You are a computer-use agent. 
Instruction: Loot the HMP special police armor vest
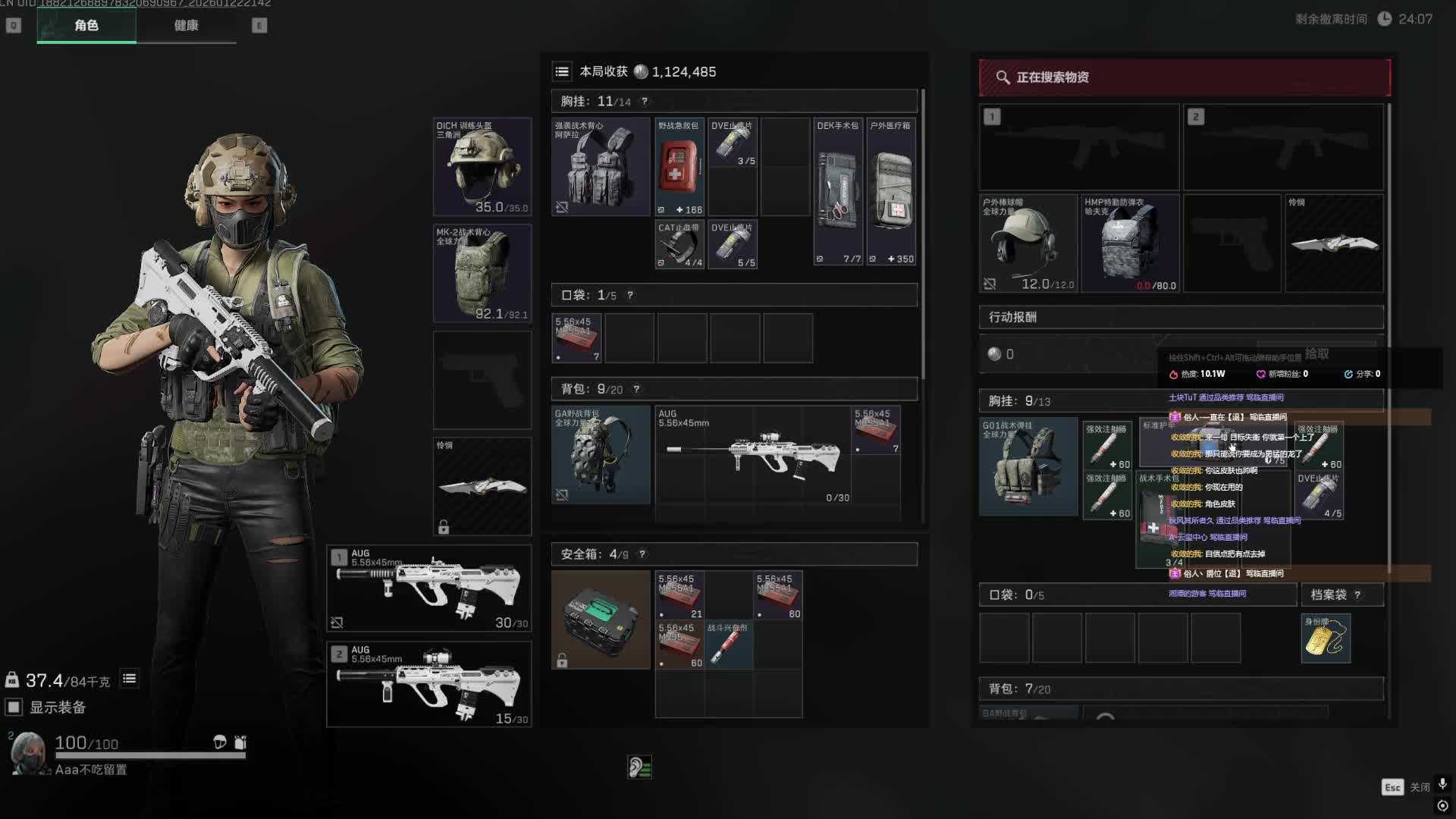click(x=1130, y=243)
